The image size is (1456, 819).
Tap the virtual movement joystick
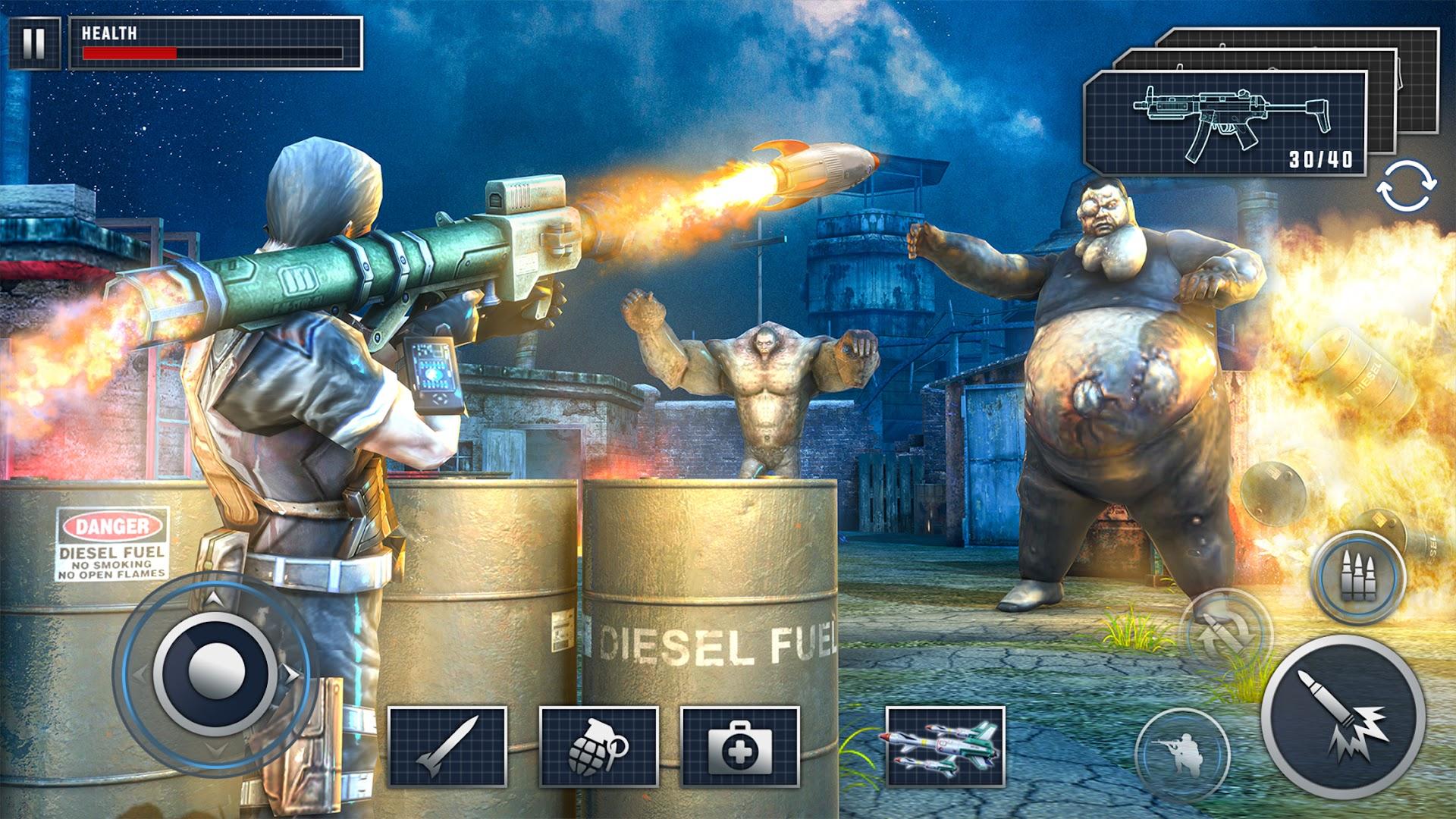point(216,670)
